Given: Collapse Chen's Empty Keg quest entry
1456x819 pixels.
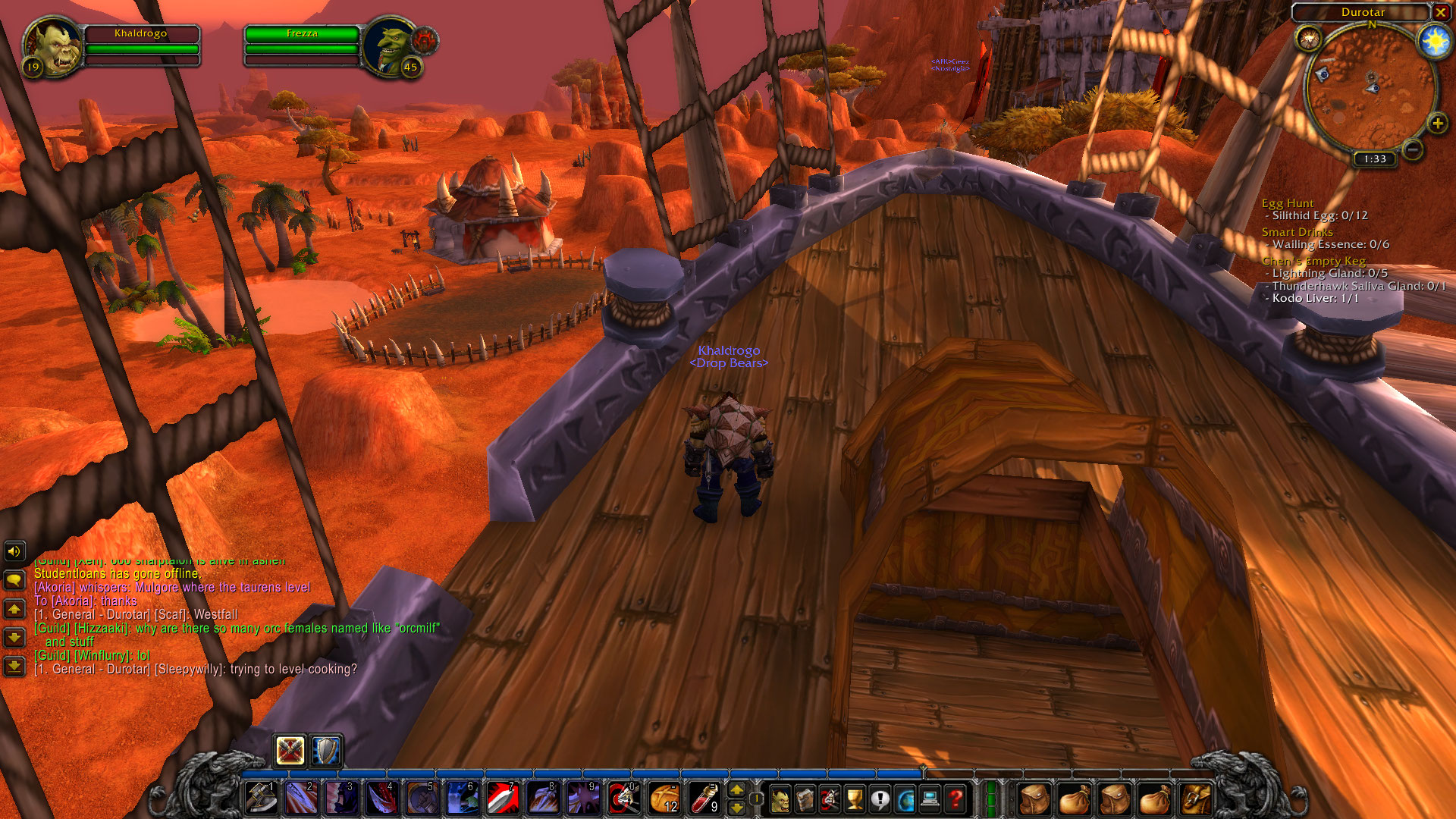Looking at the screenshot, I should pos(1313,260).
